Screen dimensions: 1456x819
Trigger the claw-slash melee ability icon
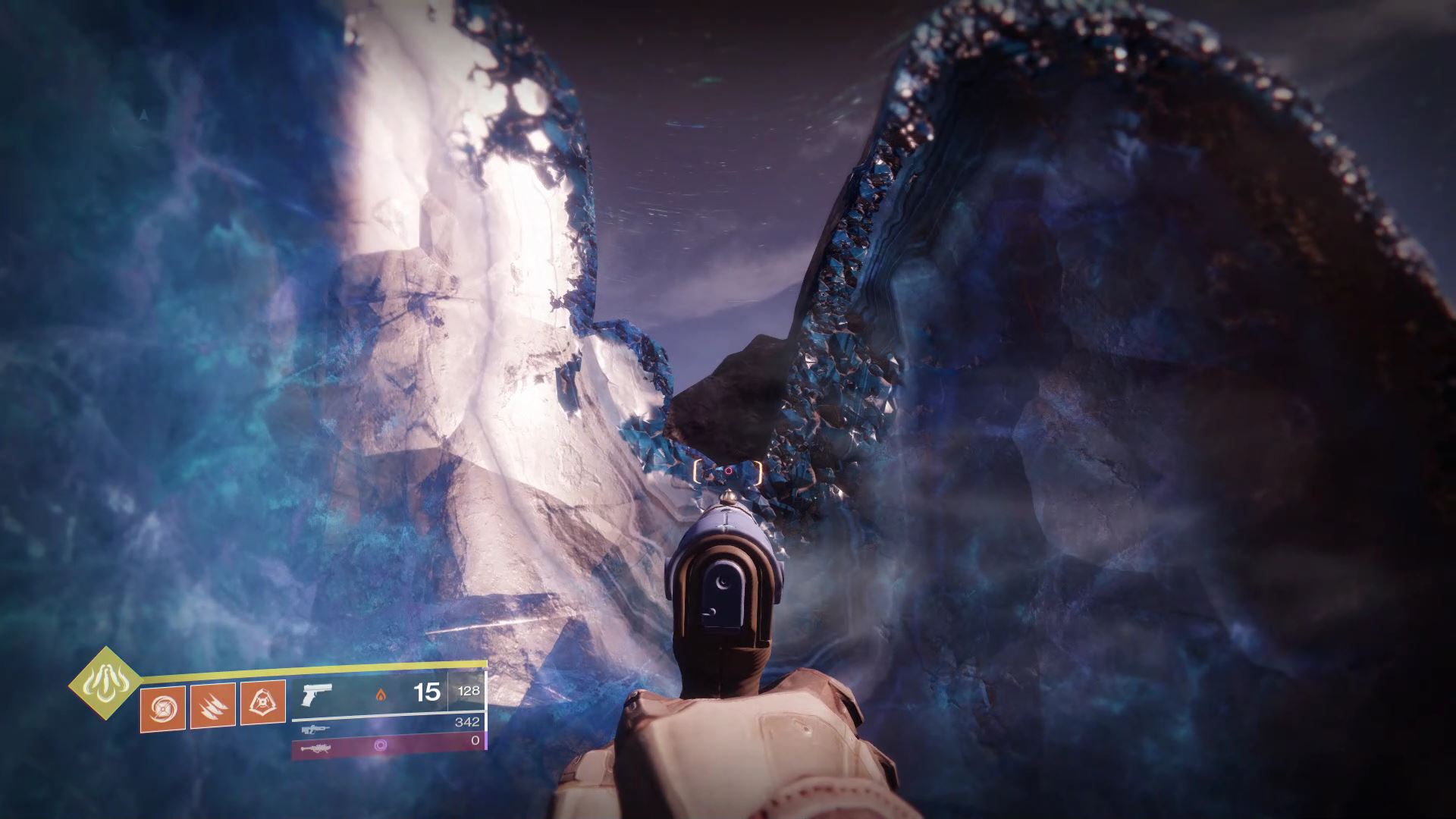212,705
